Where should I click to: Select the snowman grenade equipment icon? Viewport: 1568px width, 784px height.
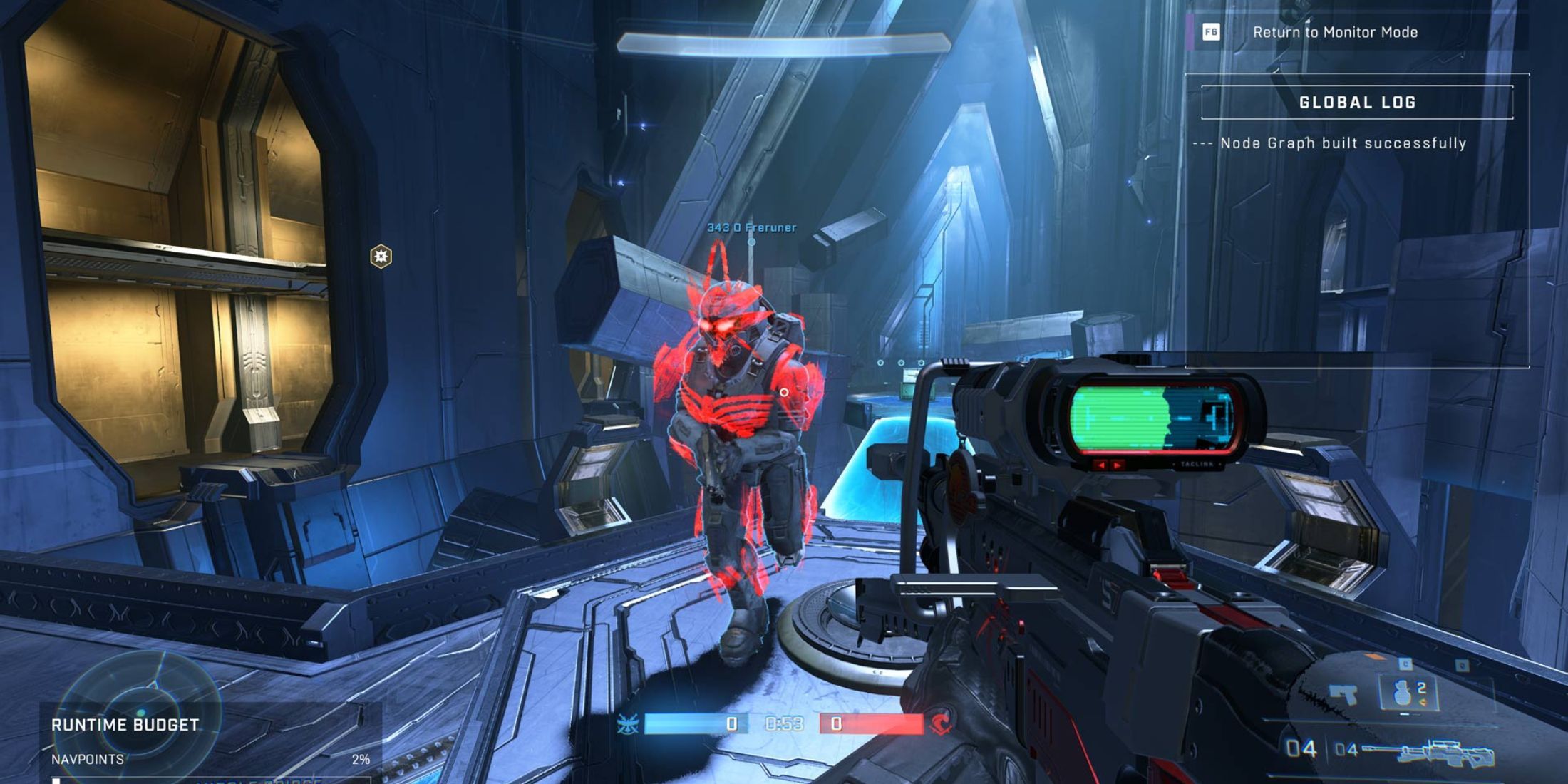[1402, 692]
